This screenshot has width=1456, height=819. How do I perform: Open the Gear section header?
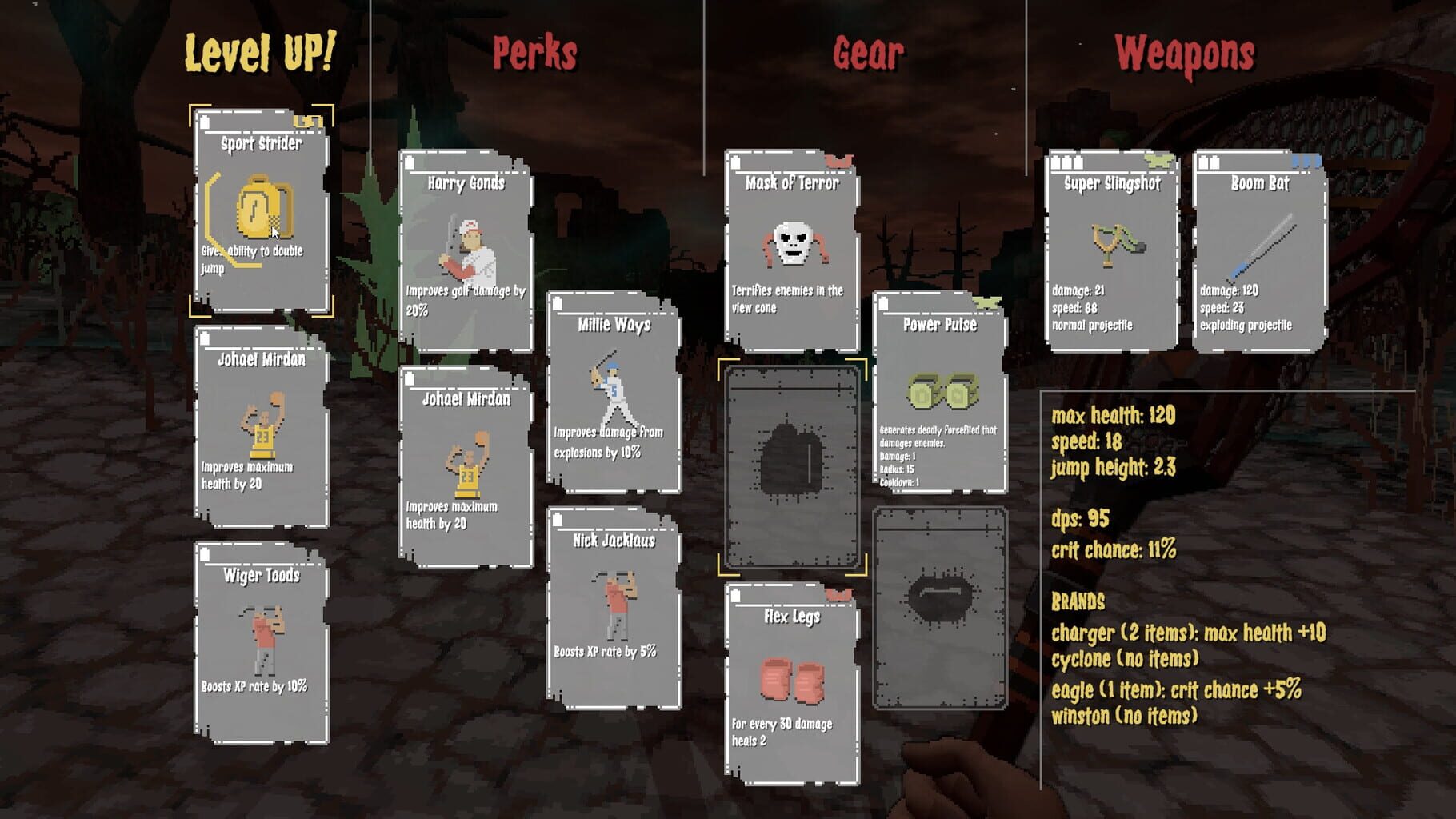(868, 51)
